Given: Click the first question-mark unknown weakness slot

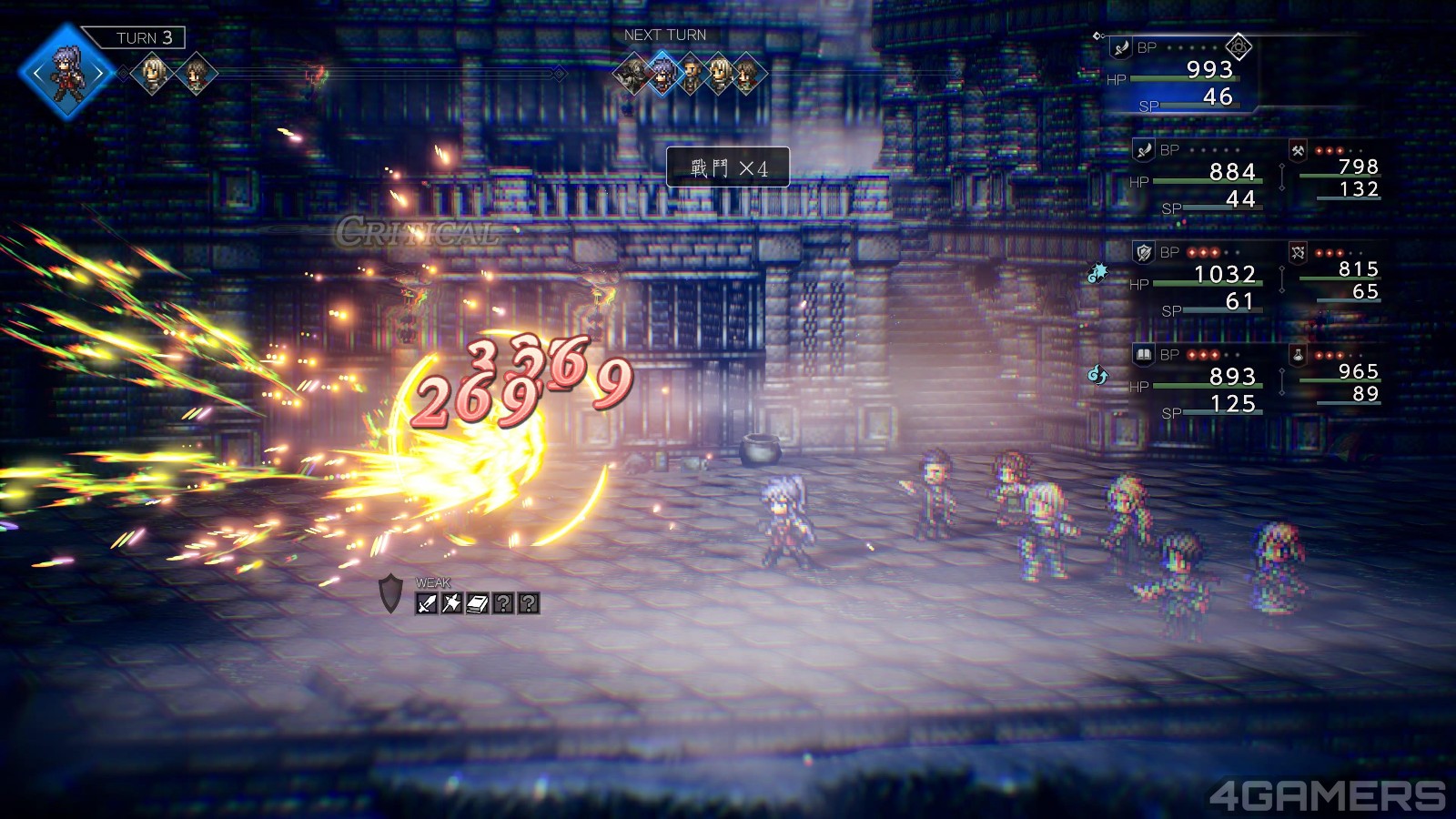Looking at the screenshot, I should click(504, 603).
